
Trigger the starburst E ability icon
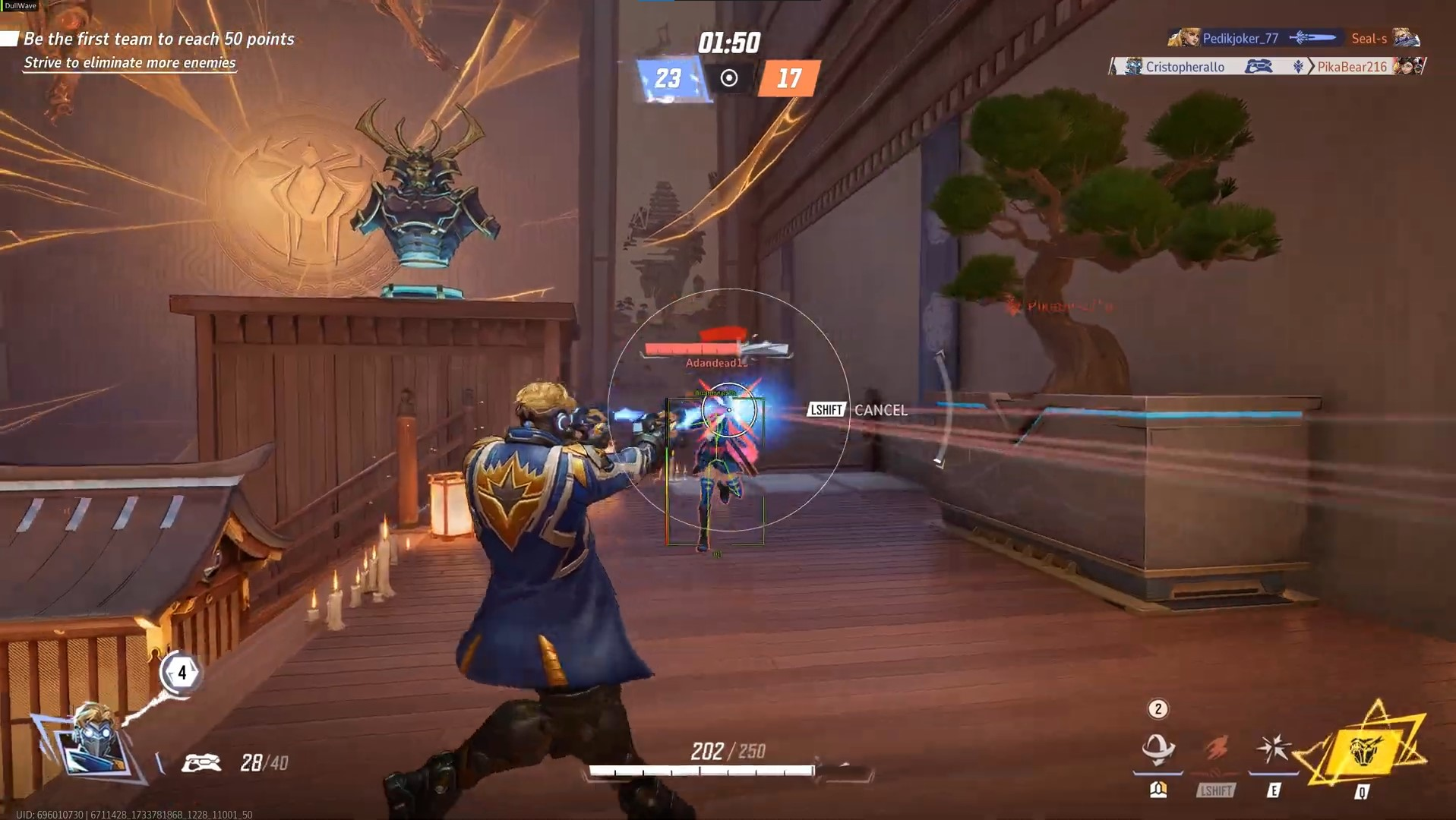point(1274,749)
